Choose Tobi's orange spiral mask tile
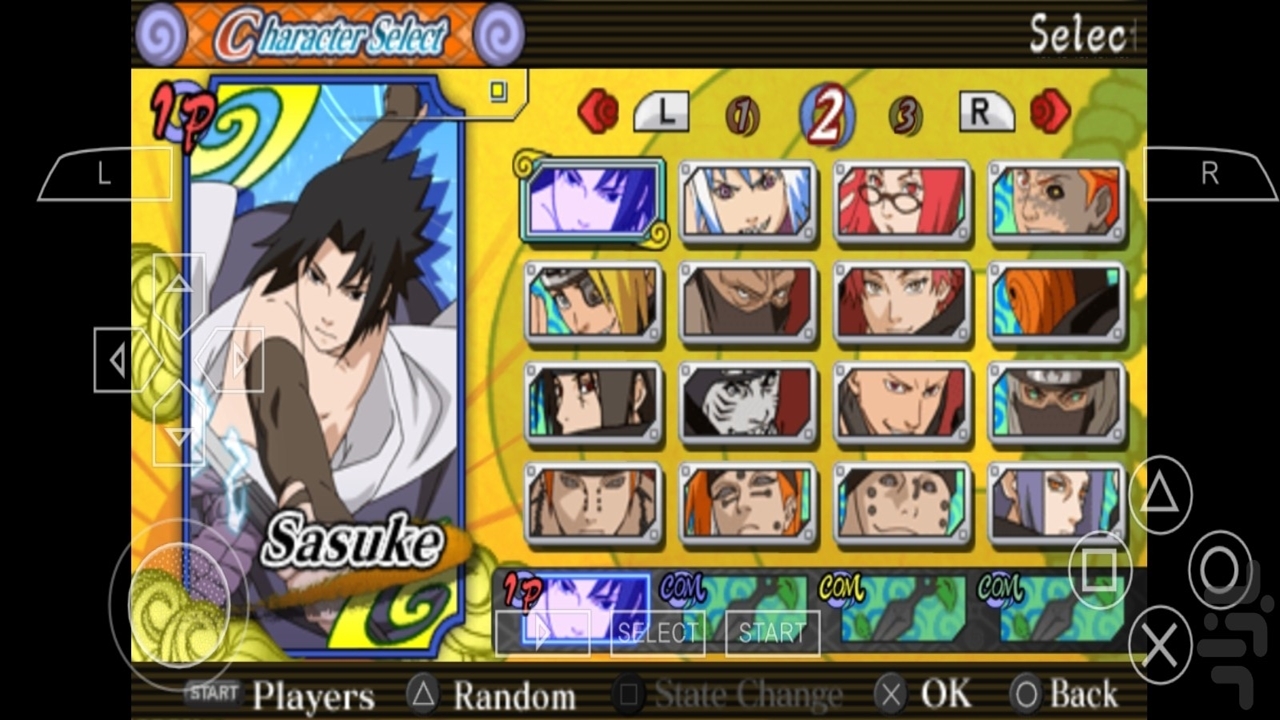Viewport: 1280px width, 720px height. click(1057, 302)
